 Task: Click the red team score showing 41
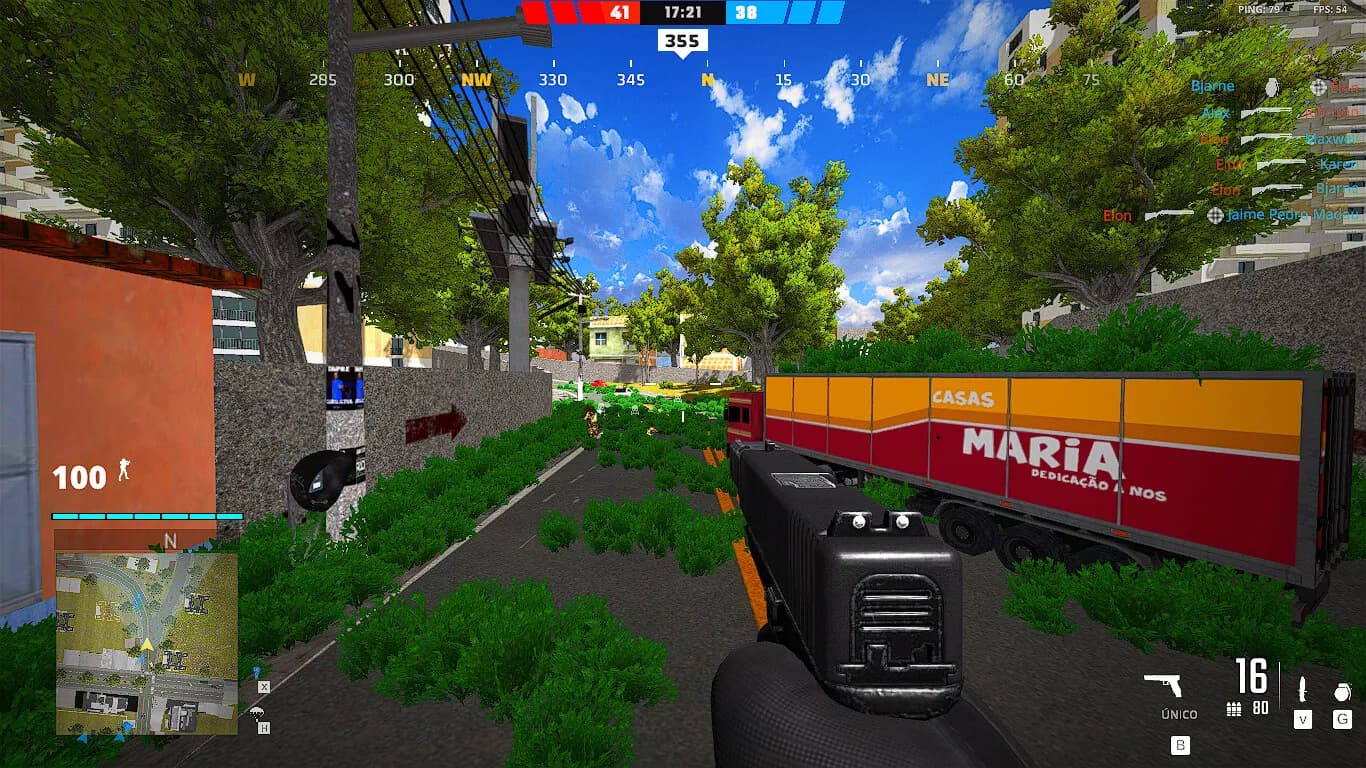tap(618, 13)
